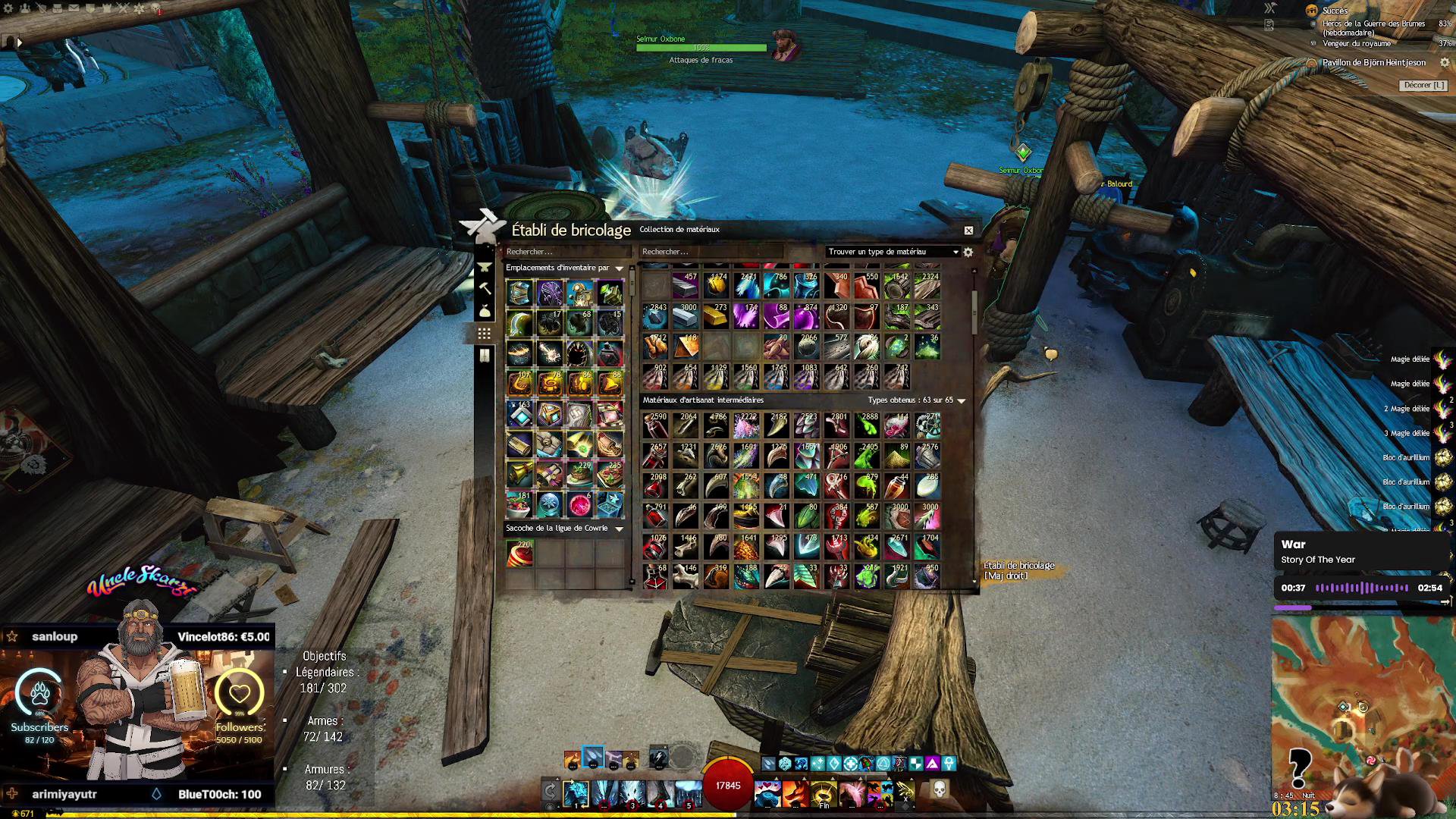Open the hammer production tab
Viewport: 1456px width, 819px height.
point(485,289)
